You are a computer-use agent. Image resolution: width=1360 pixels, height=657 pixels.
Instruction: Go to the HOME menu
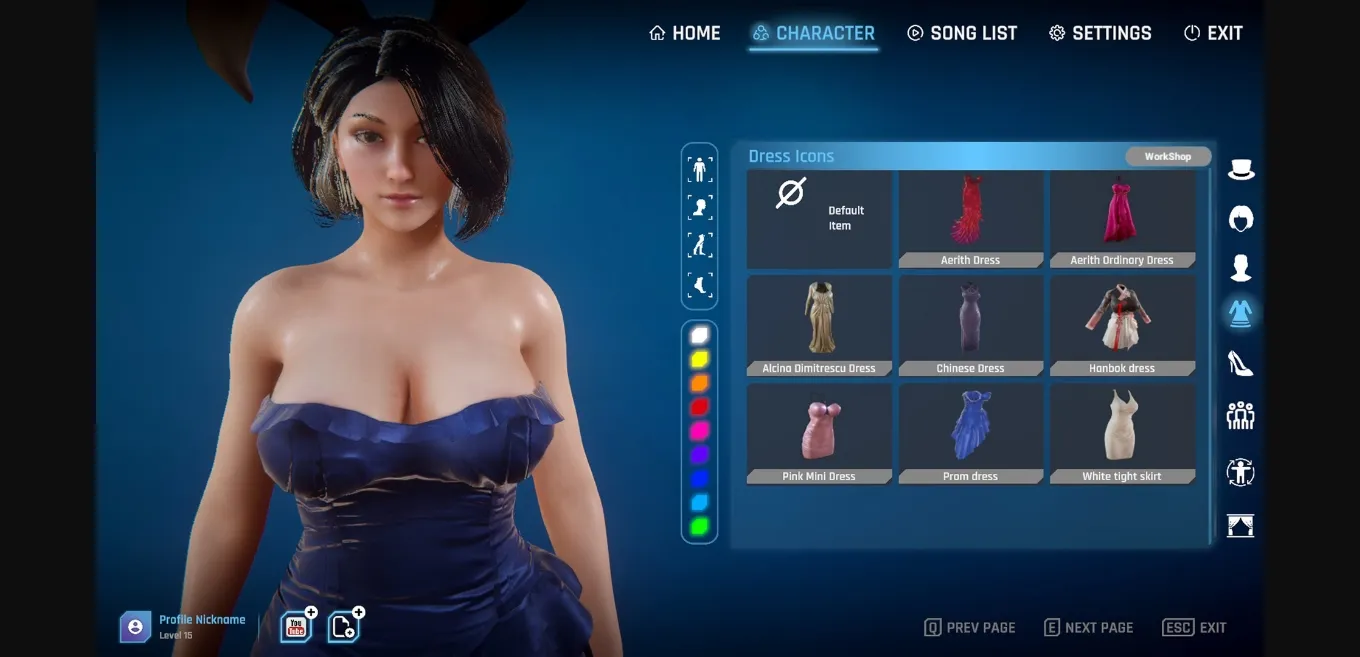click(x=685, y=33)
